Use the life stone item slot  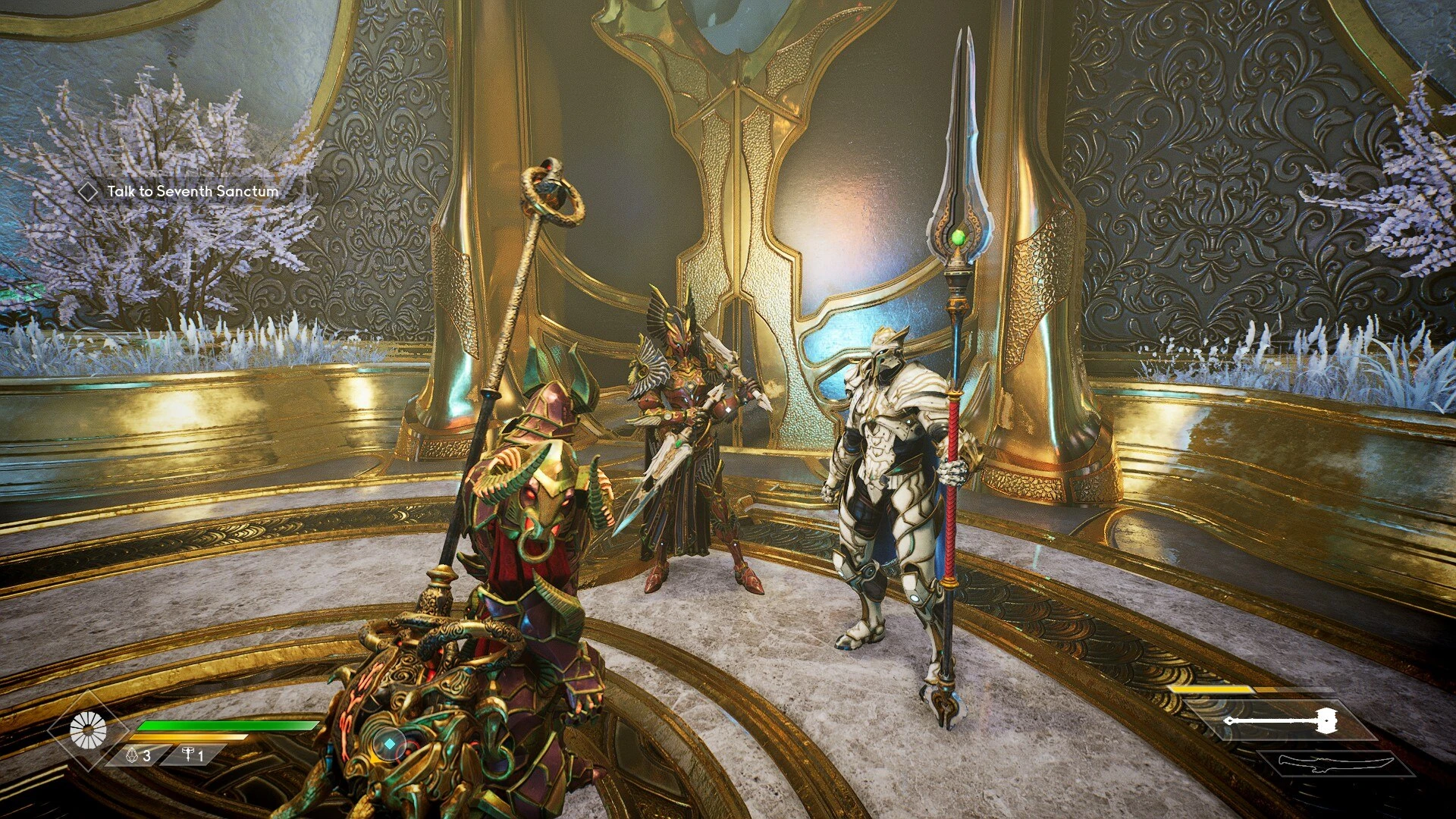138,755
